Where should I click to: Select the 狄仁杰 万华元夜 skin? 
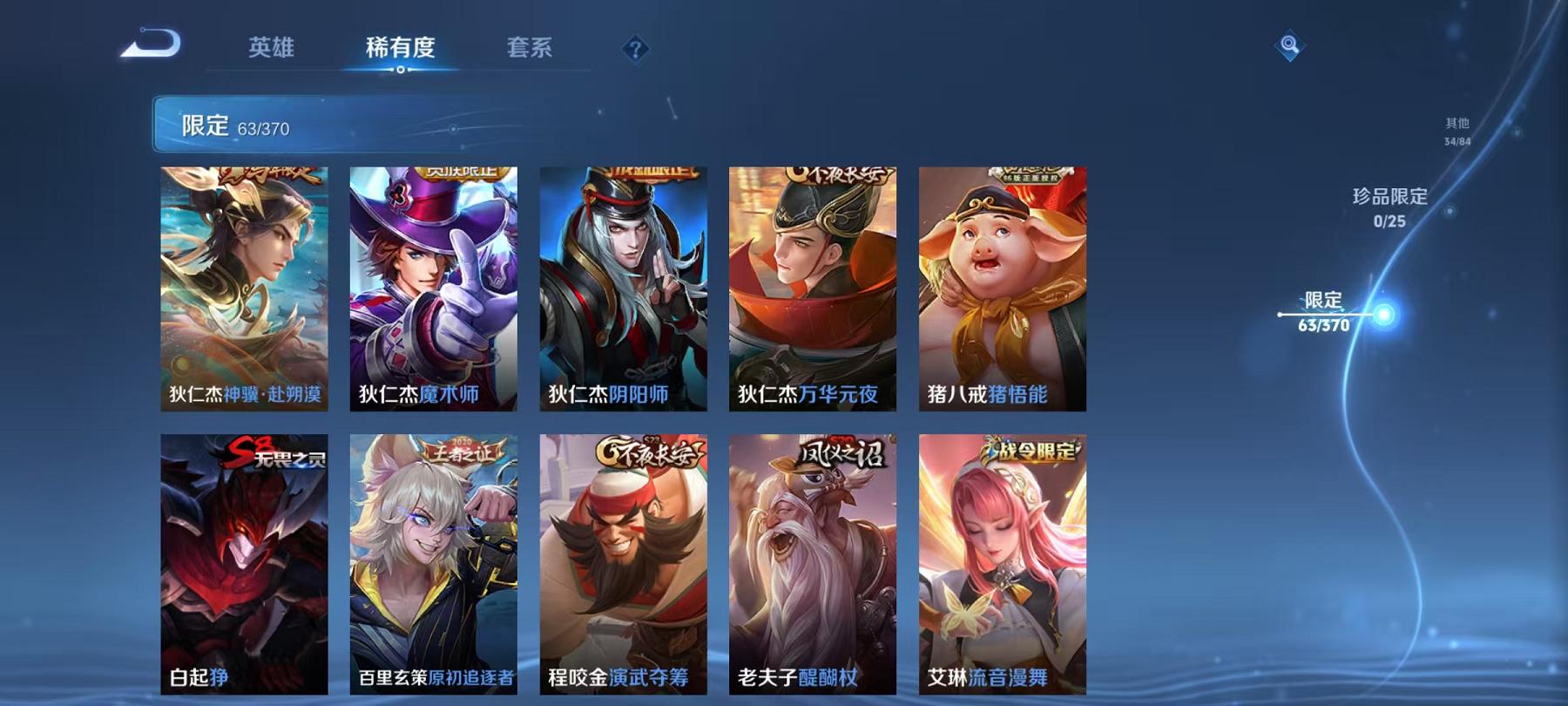pos(813,288)
